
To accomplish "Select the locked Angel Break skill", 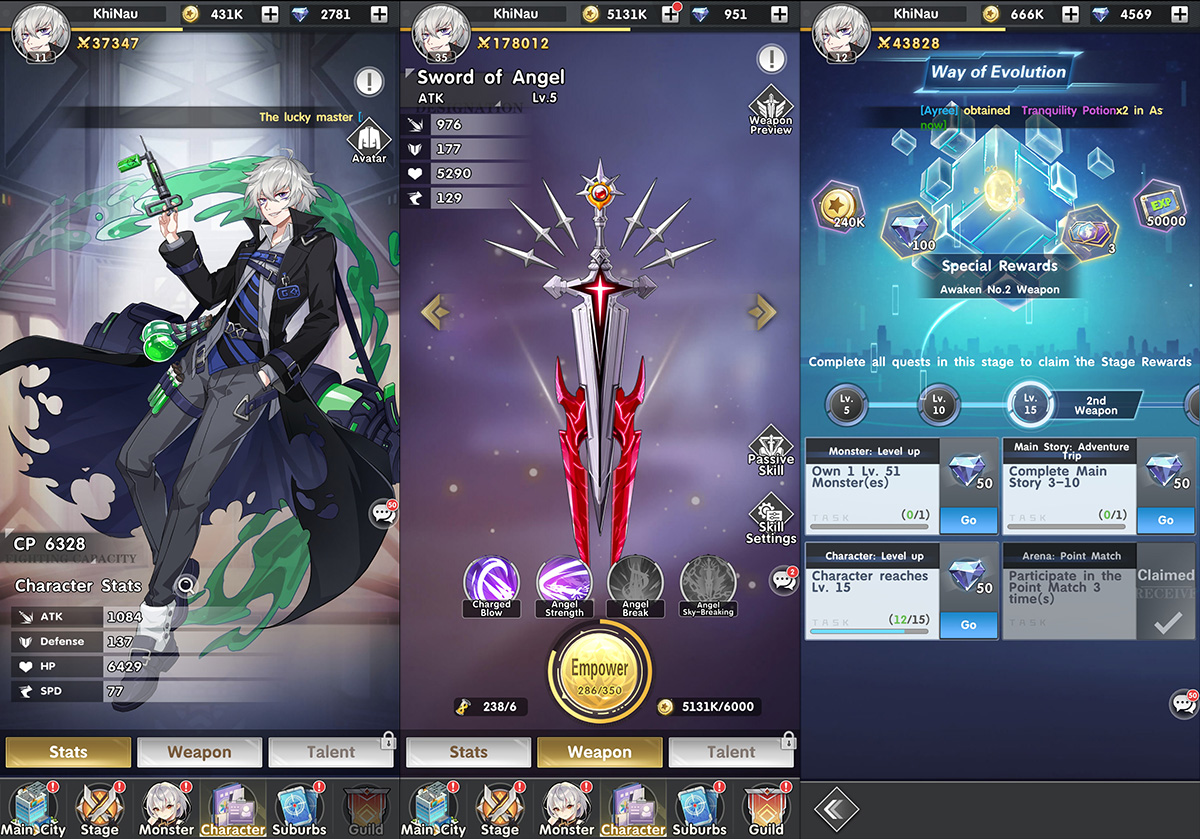I will click(x=635, y=583).
